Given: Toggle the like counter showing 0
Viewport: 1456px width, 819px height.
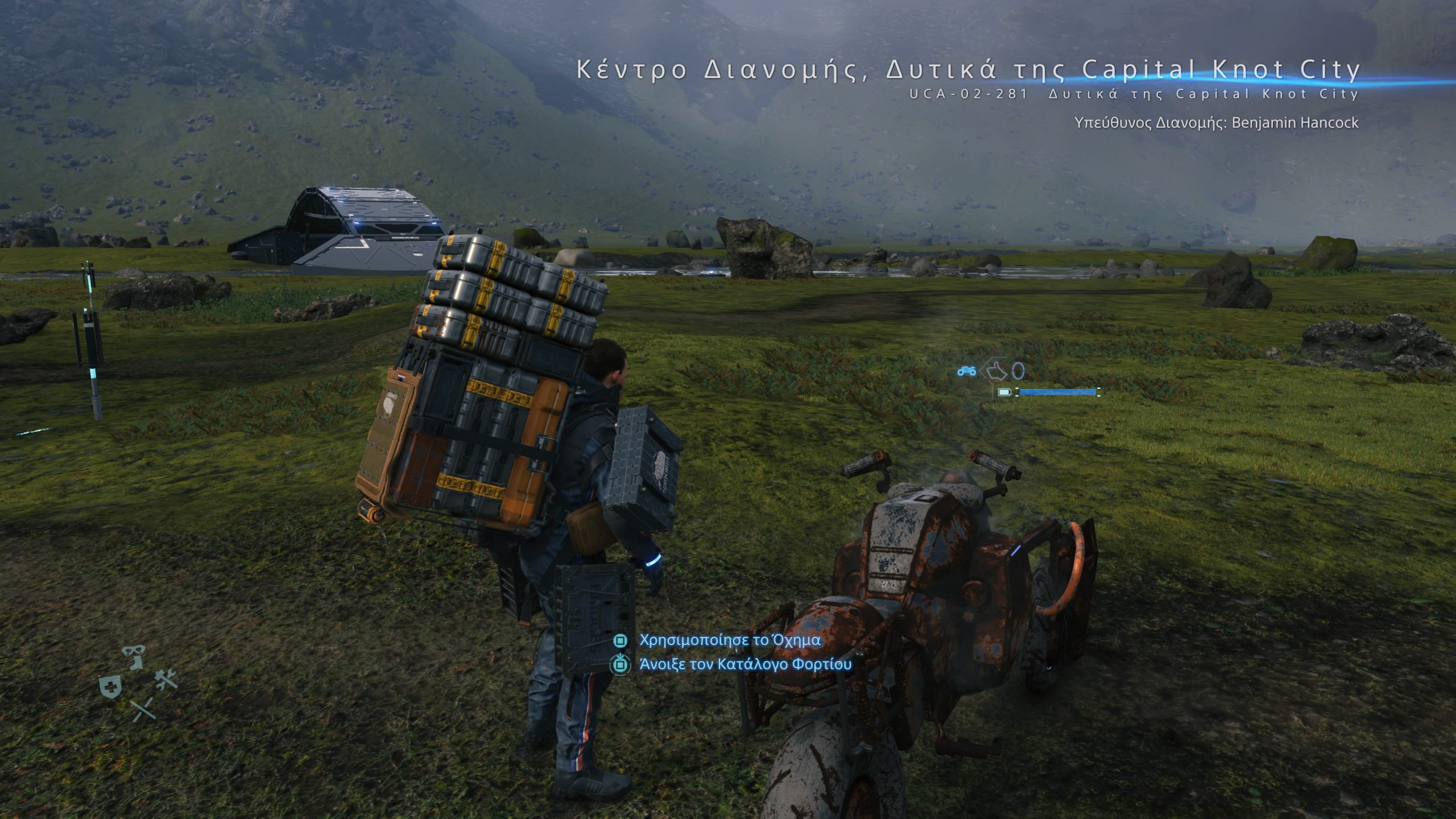Looking at the screenshot, I should [x=1018, y=371].
